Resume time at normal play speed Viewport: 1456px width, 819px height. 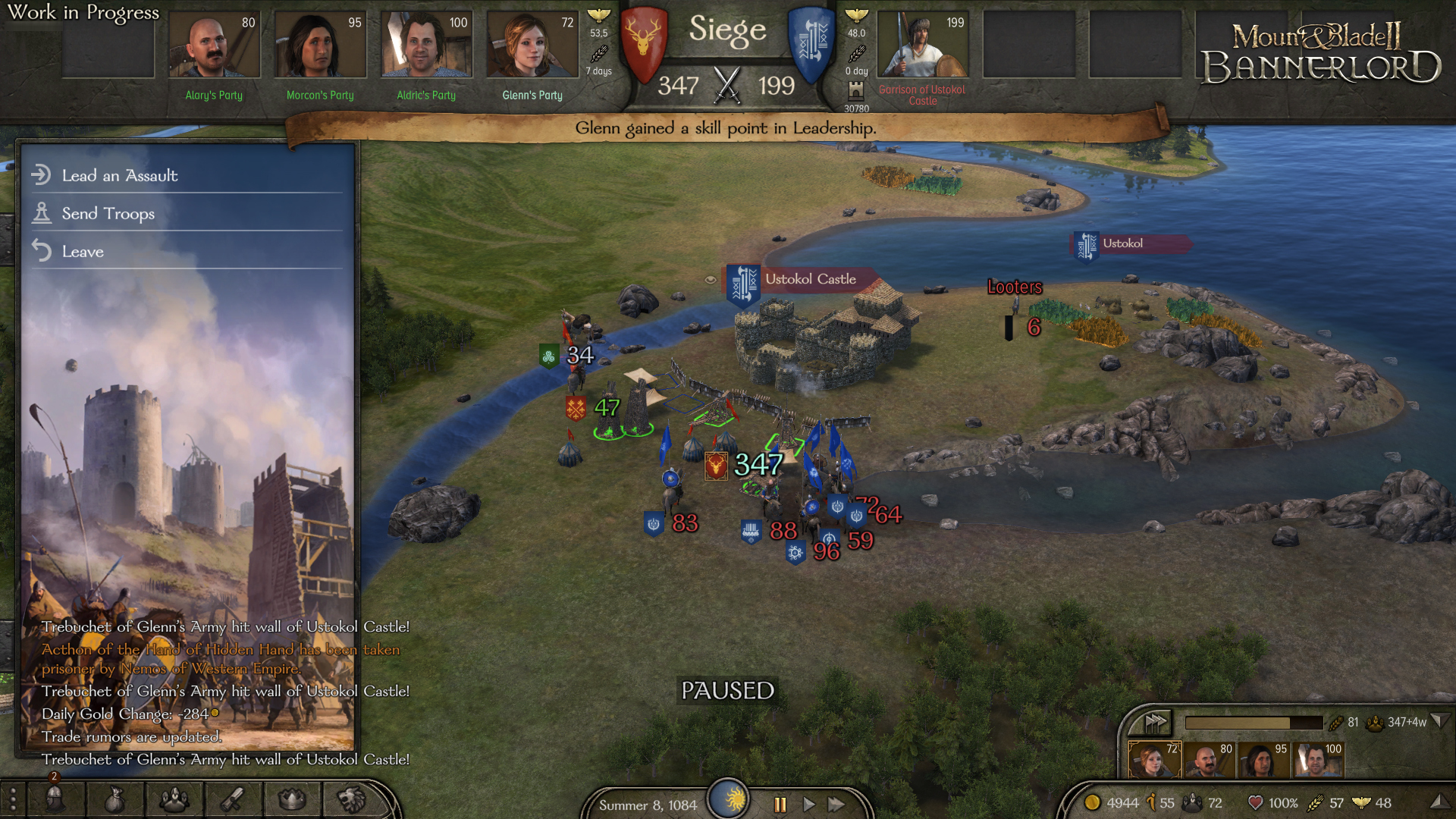808,804
